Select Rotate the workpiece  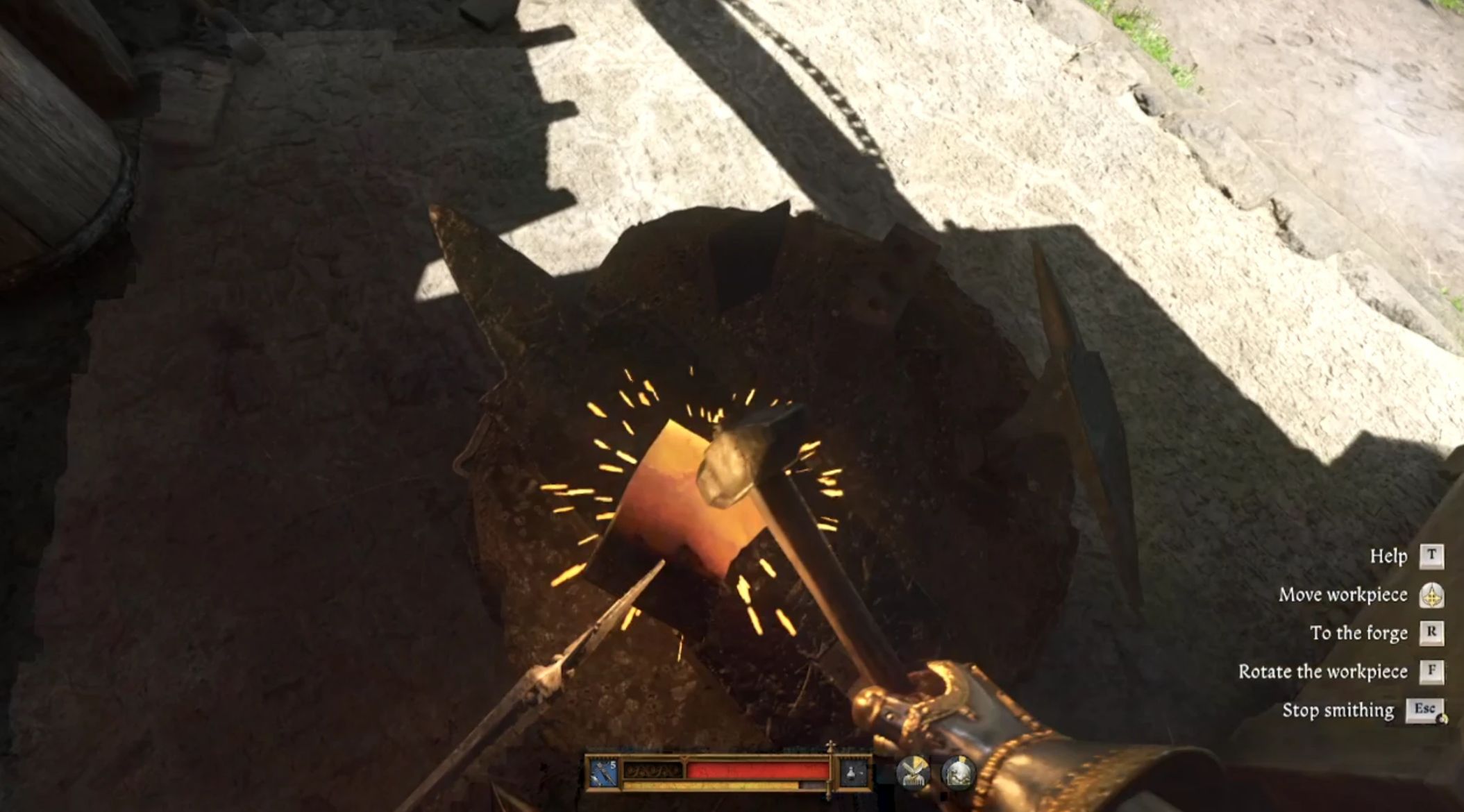[x=1323, y=672]
